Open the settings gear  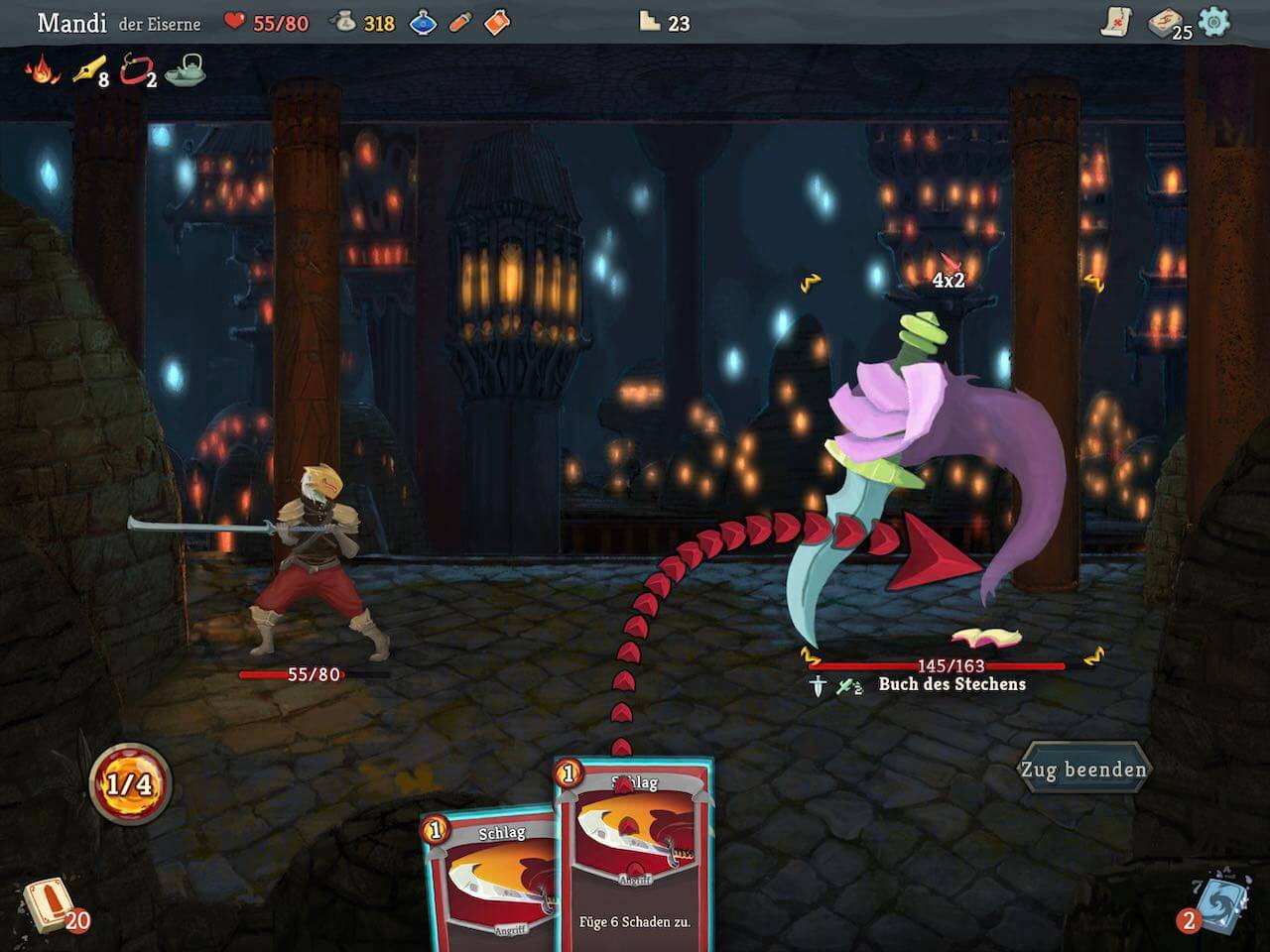tap(1213, 22)
